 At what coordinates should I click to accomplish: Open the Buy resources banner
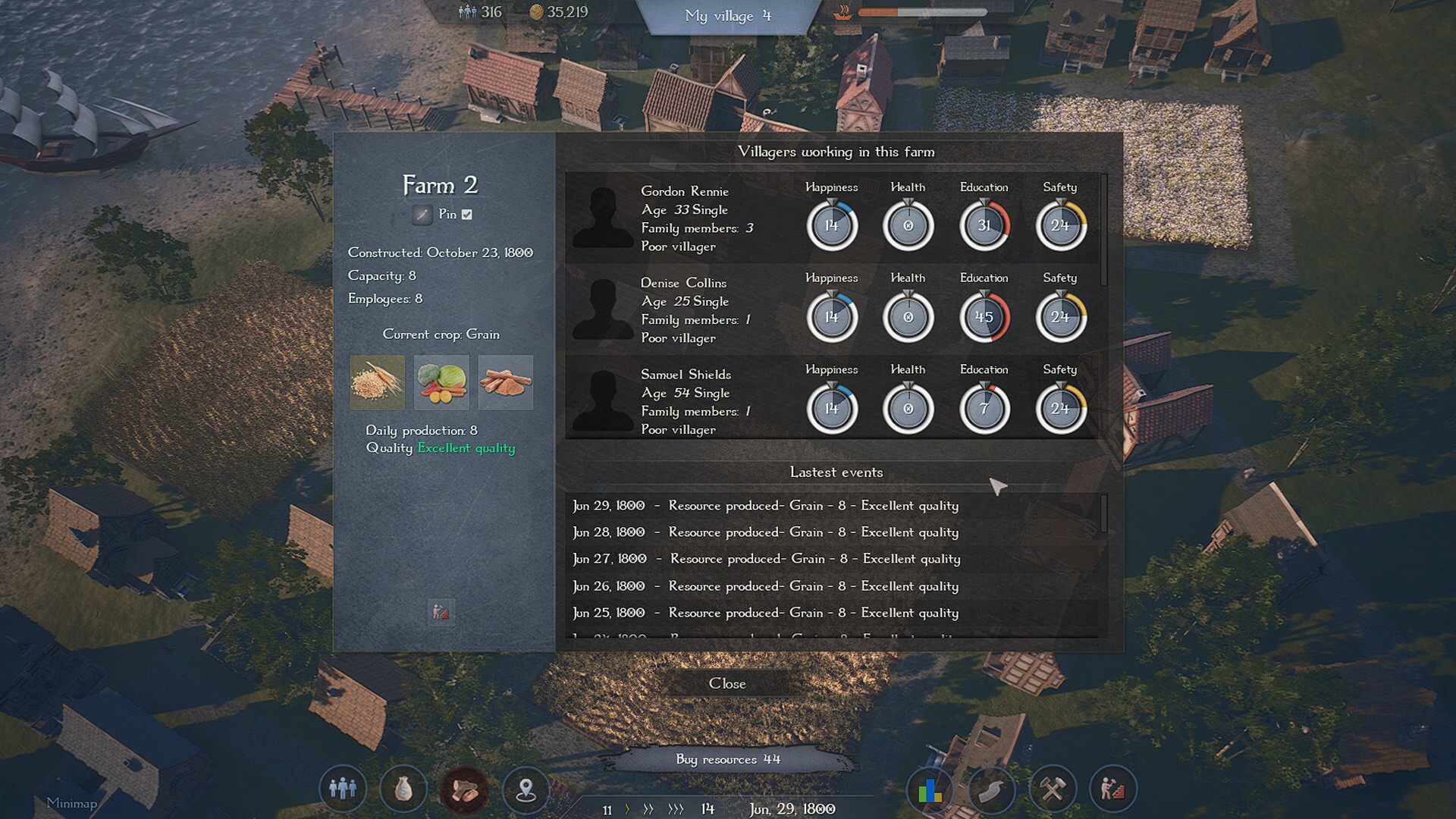tap(728, 759)
